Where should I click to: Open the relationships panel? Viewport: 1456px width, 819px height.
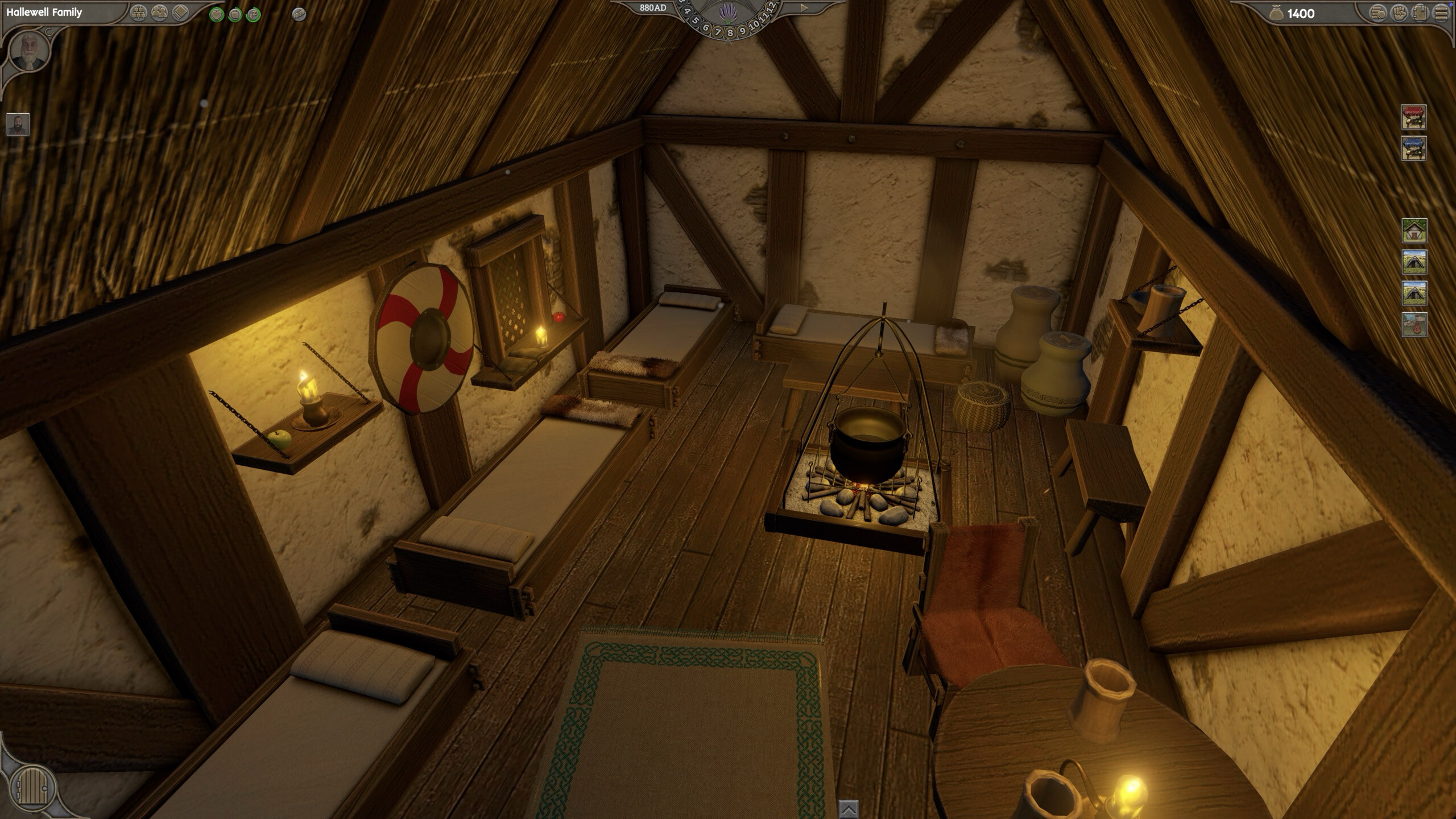click(x=159, y=13)
